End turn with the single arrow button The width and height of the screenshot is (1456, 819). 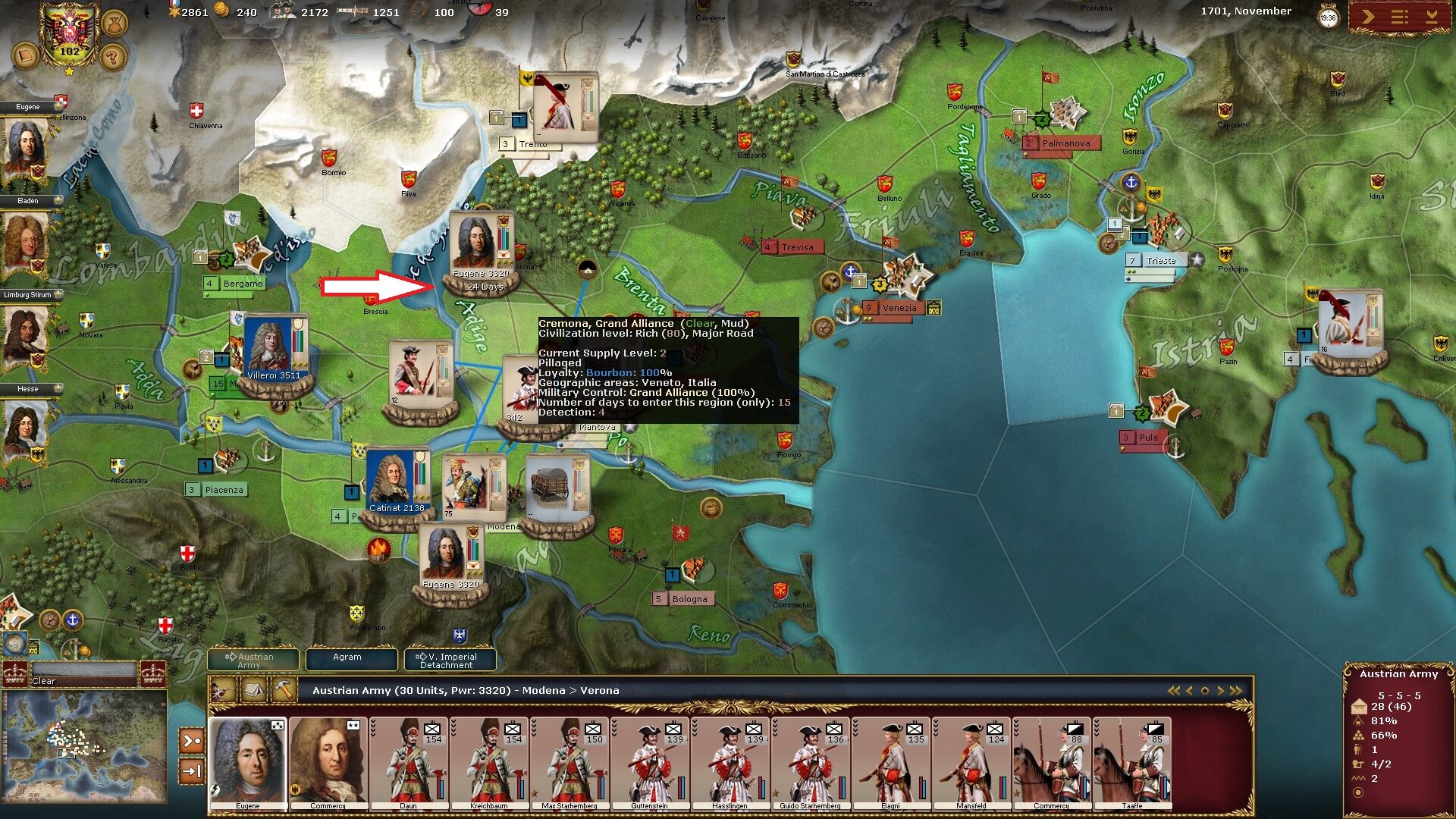1369,17
